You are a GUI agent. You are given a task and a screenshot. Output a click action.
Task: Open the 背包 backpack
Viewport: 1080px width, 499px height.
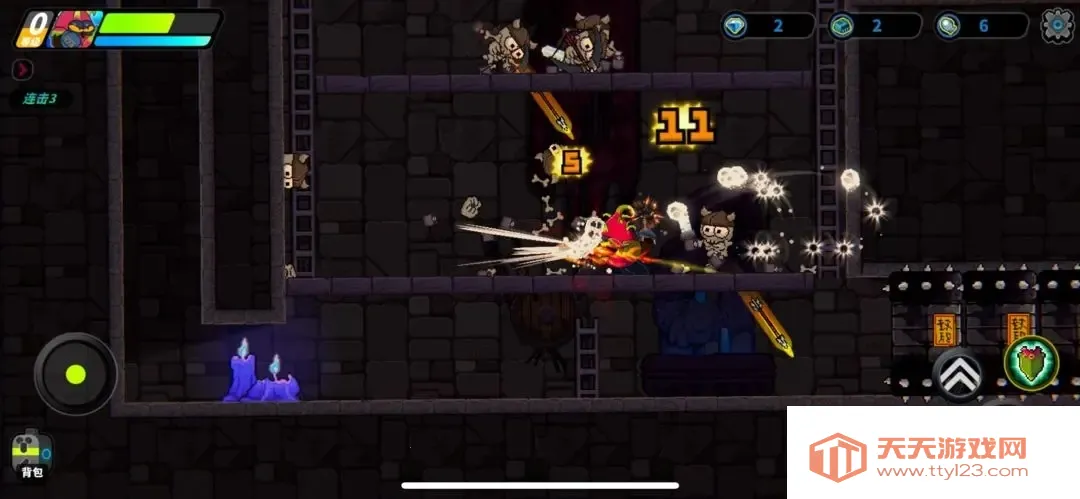tap(31, 455)
